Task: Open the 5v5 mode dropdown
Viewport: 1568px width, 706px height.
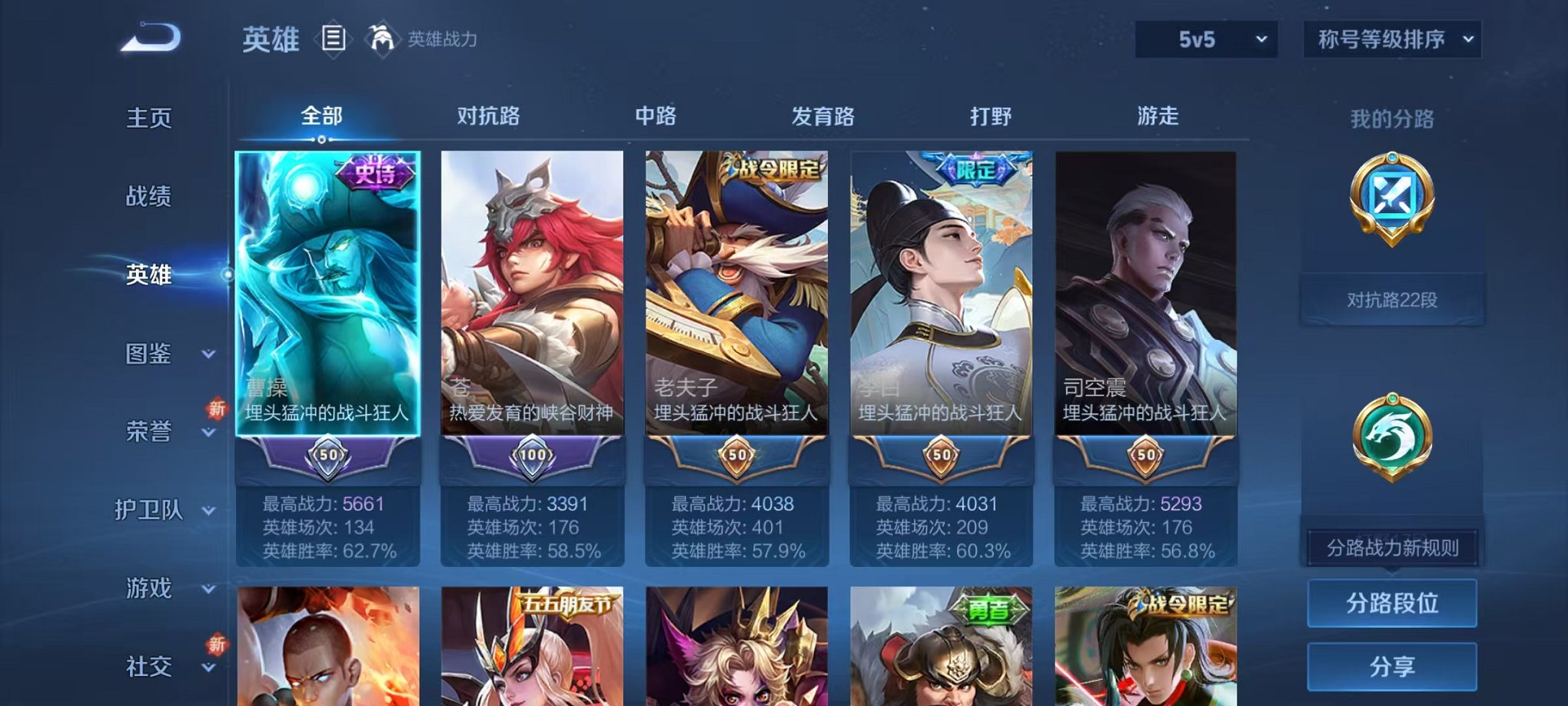Action: (1206, 38)
